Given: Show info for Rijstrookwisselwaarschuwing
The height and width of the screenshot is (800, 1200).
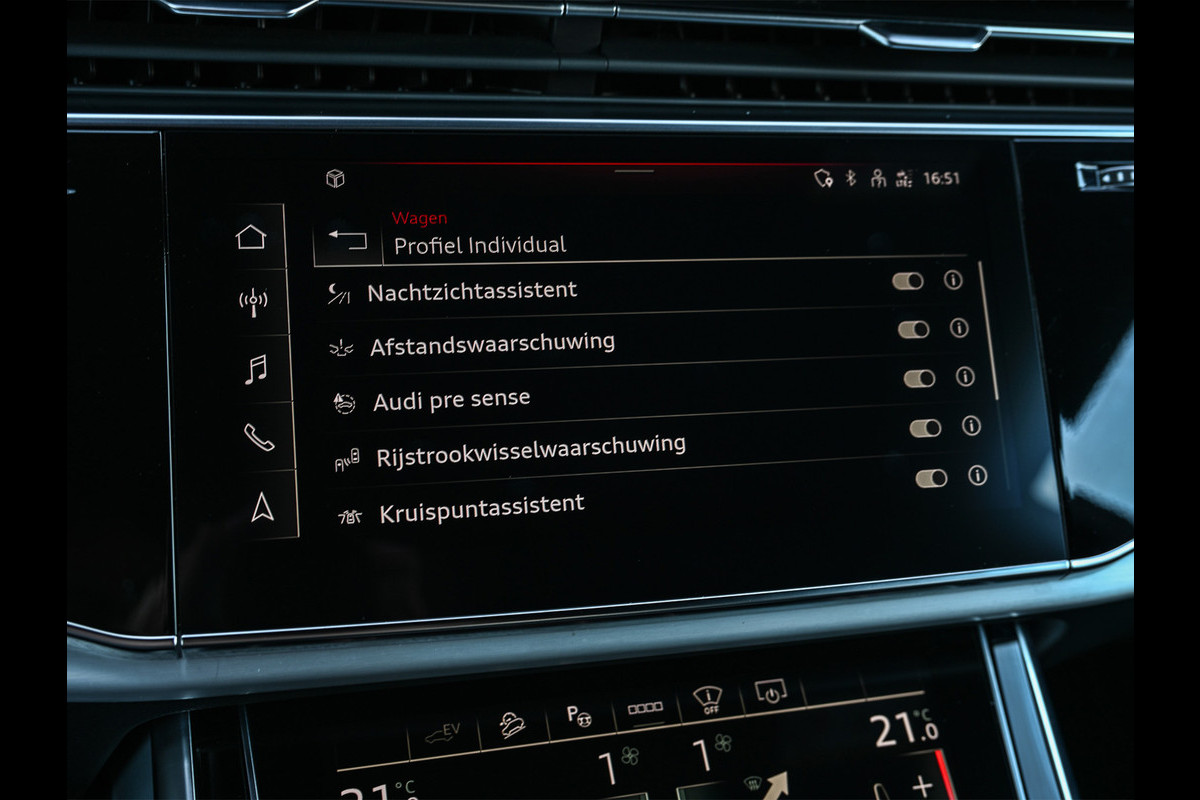Looking at the screenshot, I should point(971,426).
